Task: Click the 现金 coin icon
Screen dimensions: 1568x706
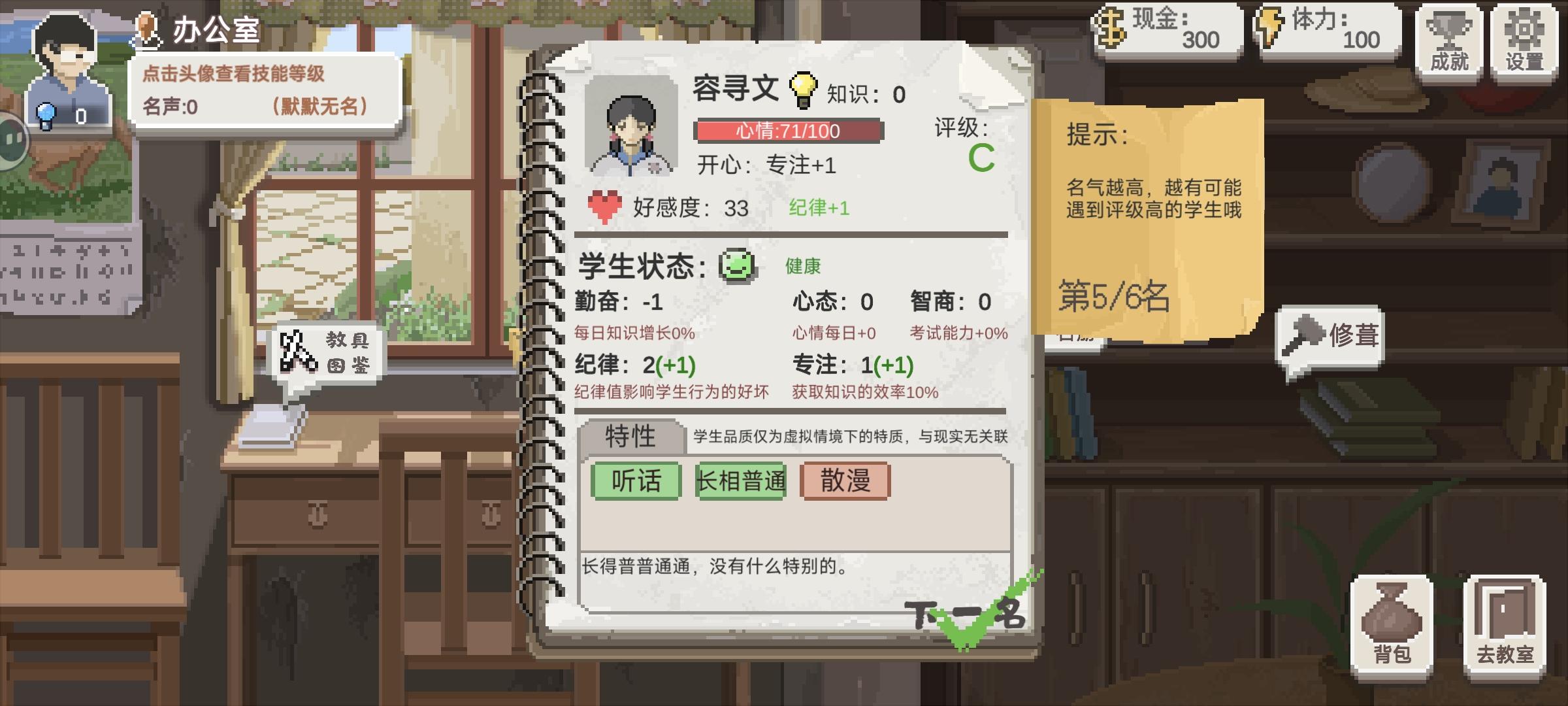Action: [x=1110, y=27]
